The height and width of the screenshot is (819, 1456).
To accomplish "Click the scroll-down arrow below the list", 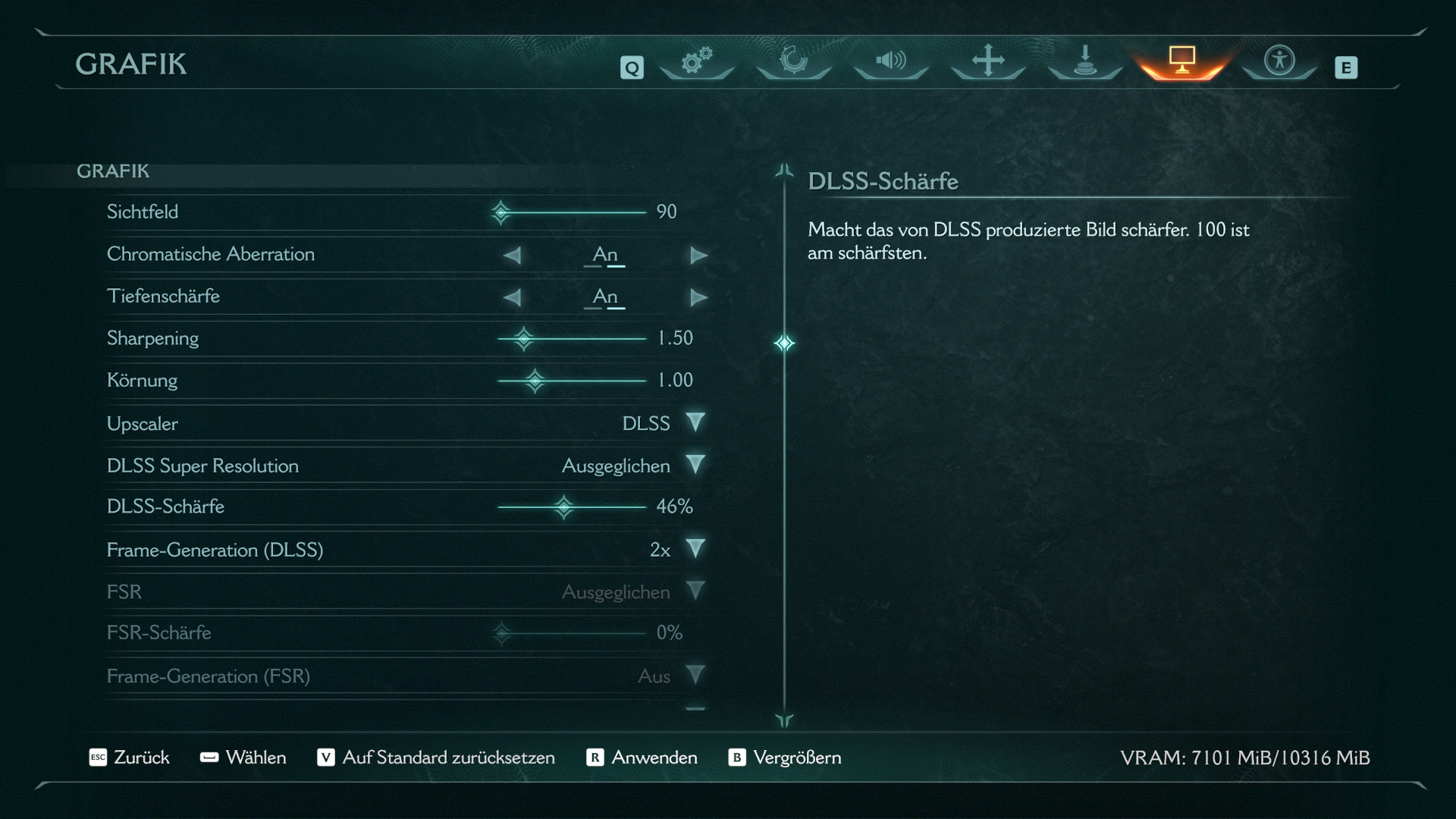I will 784,720.
